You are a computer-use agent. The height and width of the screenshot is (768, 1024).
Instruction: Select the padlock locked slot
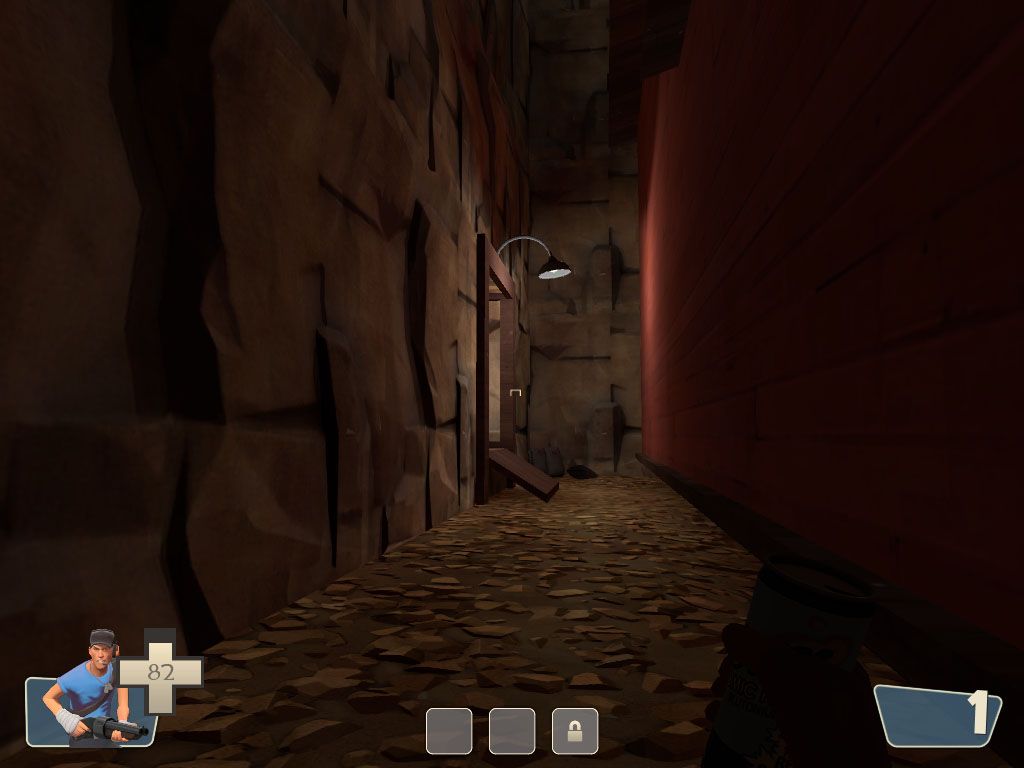coord(575,731)
